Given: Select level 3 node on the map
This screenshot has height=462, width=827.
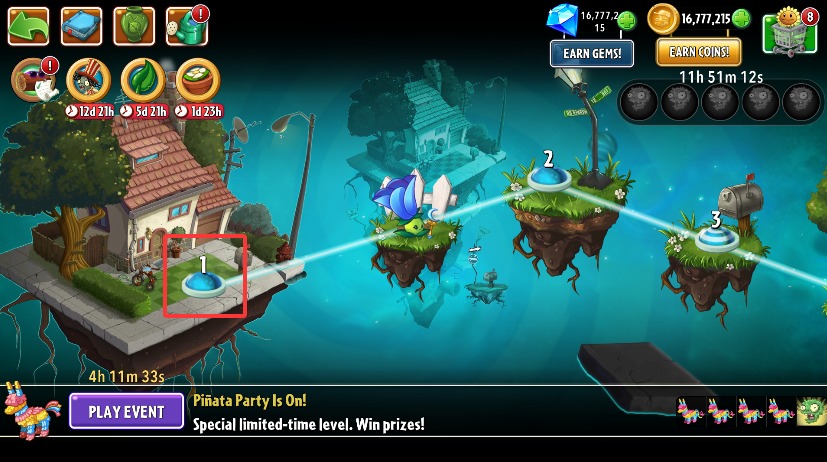Looking at the screenshot, I should 715,238.
